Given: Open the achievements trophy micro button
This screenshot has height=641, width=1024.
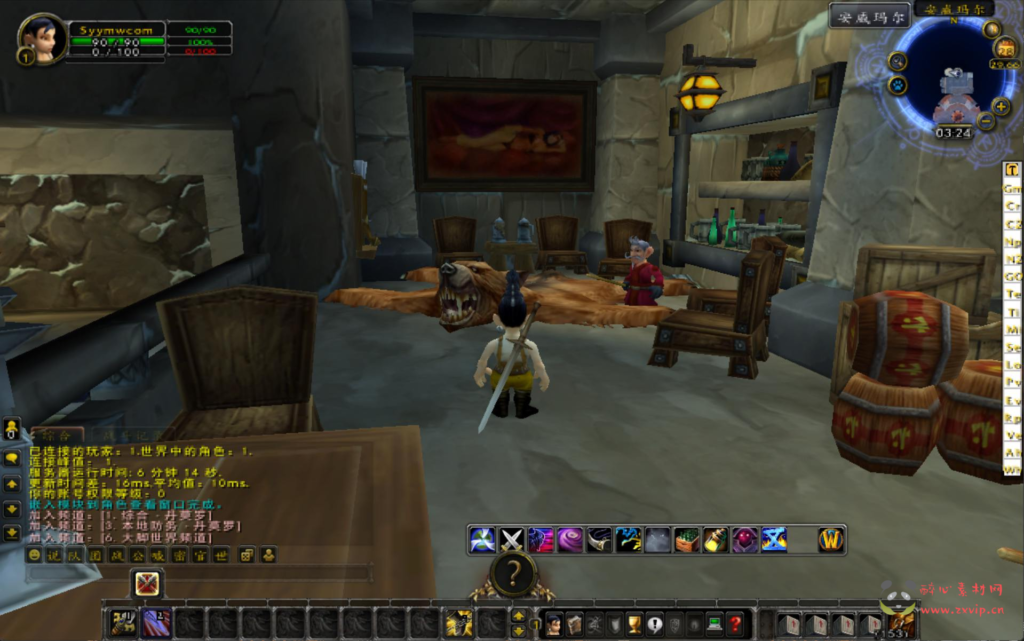Looking at the screenshot, I should pos(634,625).
